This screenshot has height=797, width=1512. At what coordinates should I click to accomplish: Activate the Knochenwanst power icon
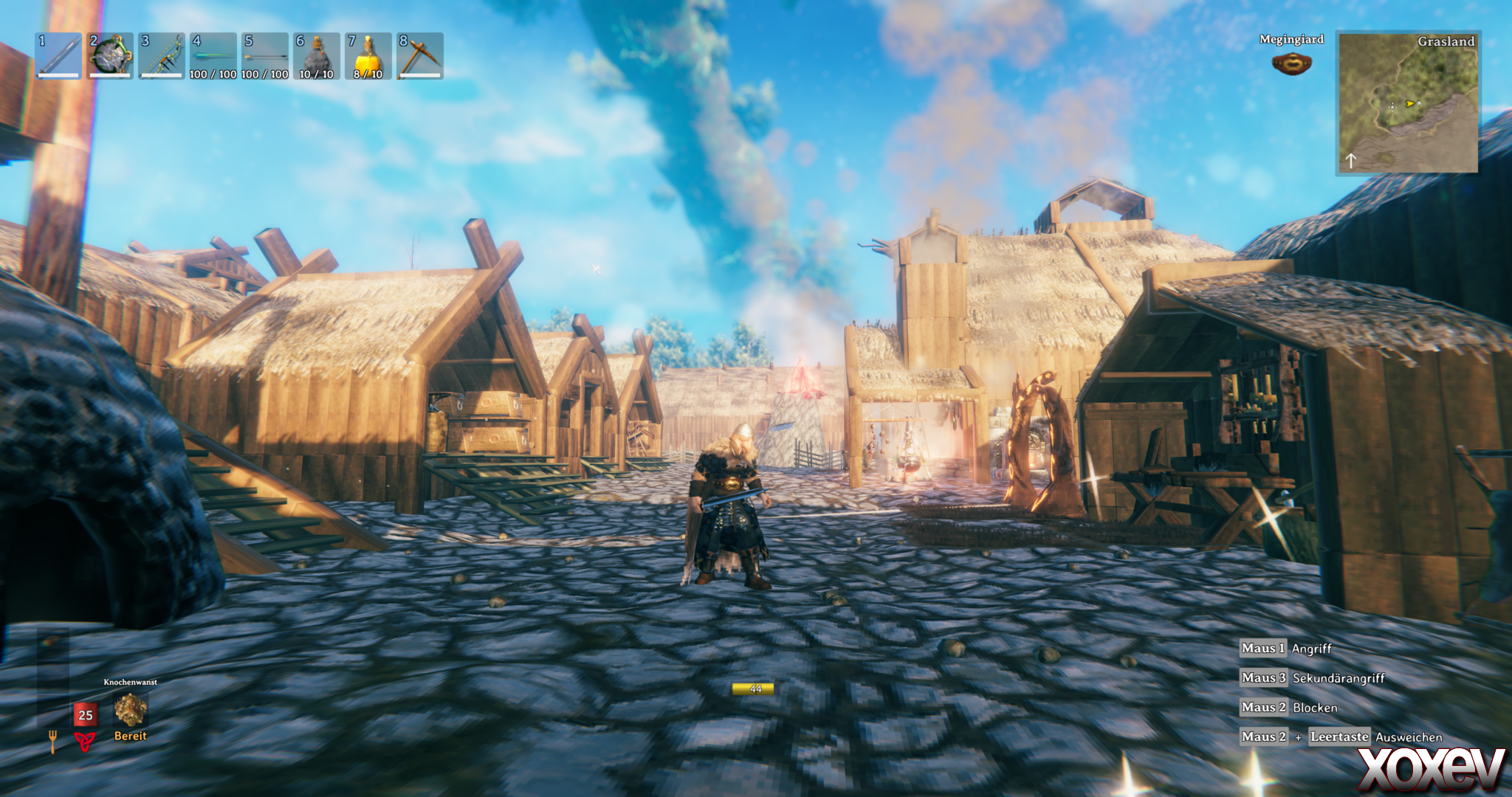tap(131, 710)
